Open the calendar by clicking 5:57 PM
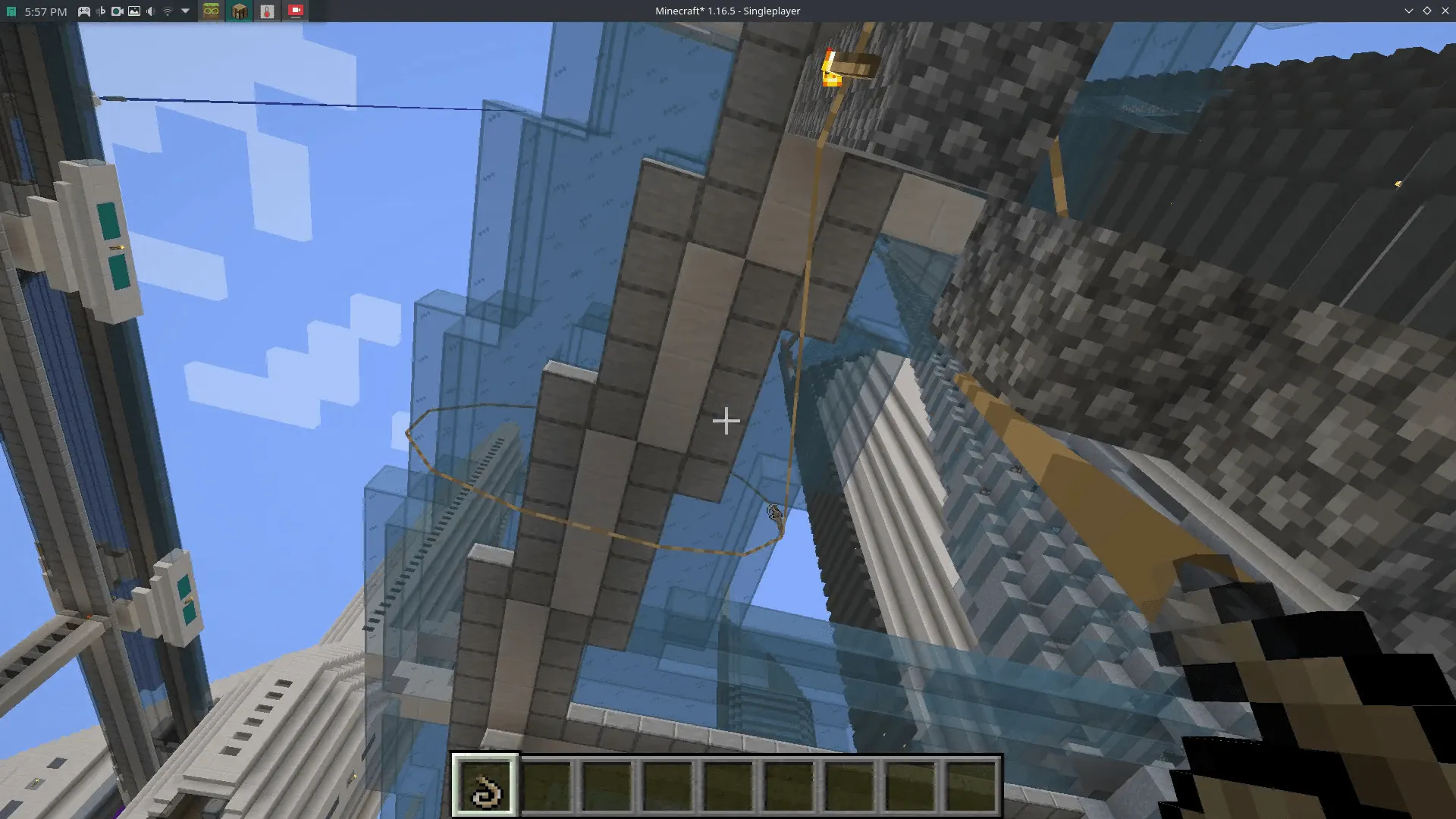The height and width of the screenshot is (819, 1456). pyautogui.click(x=45, y=11)
